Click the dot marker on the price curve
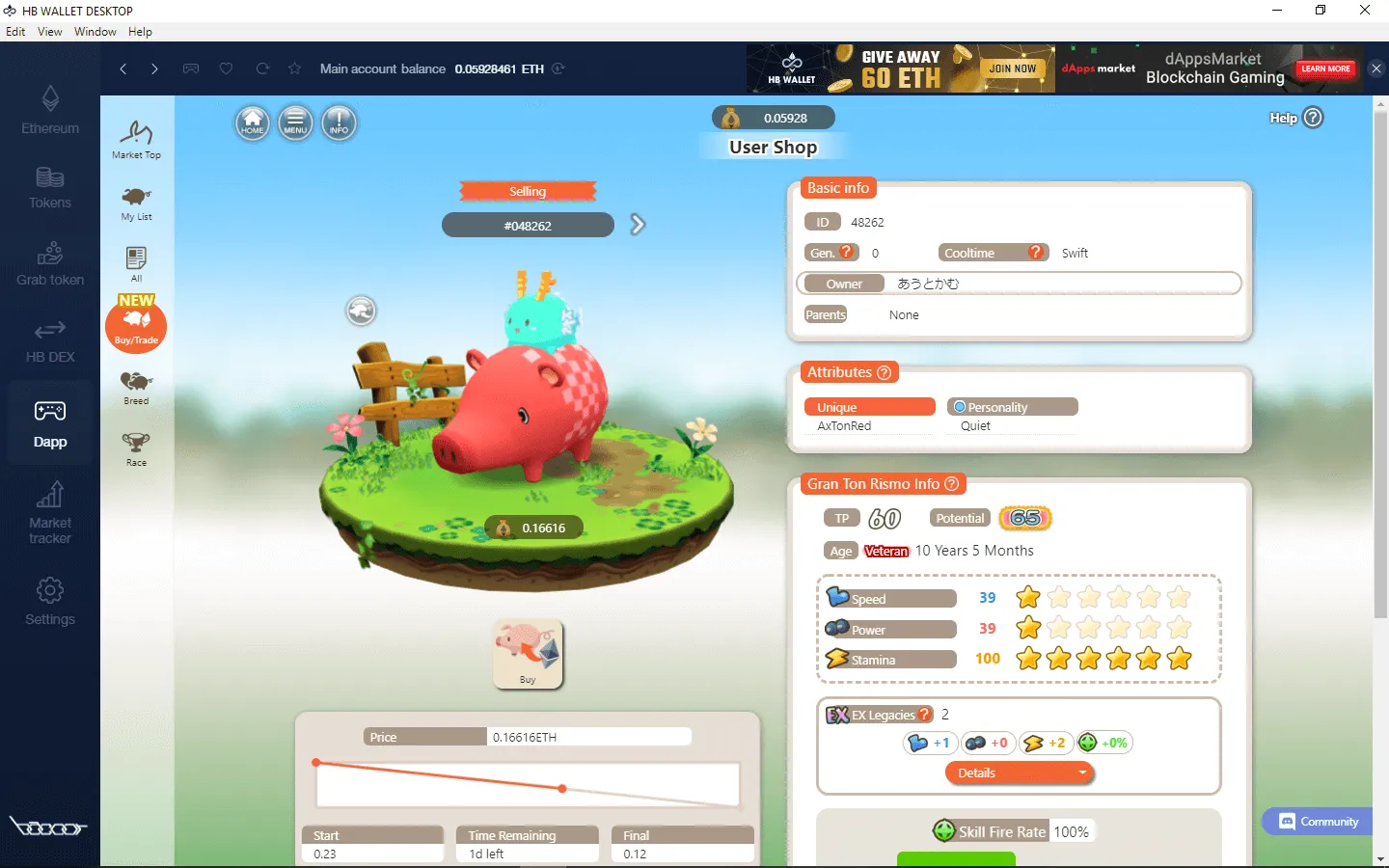The height and width of the screenshot is (868, 1389). click(x=562, y=788)
